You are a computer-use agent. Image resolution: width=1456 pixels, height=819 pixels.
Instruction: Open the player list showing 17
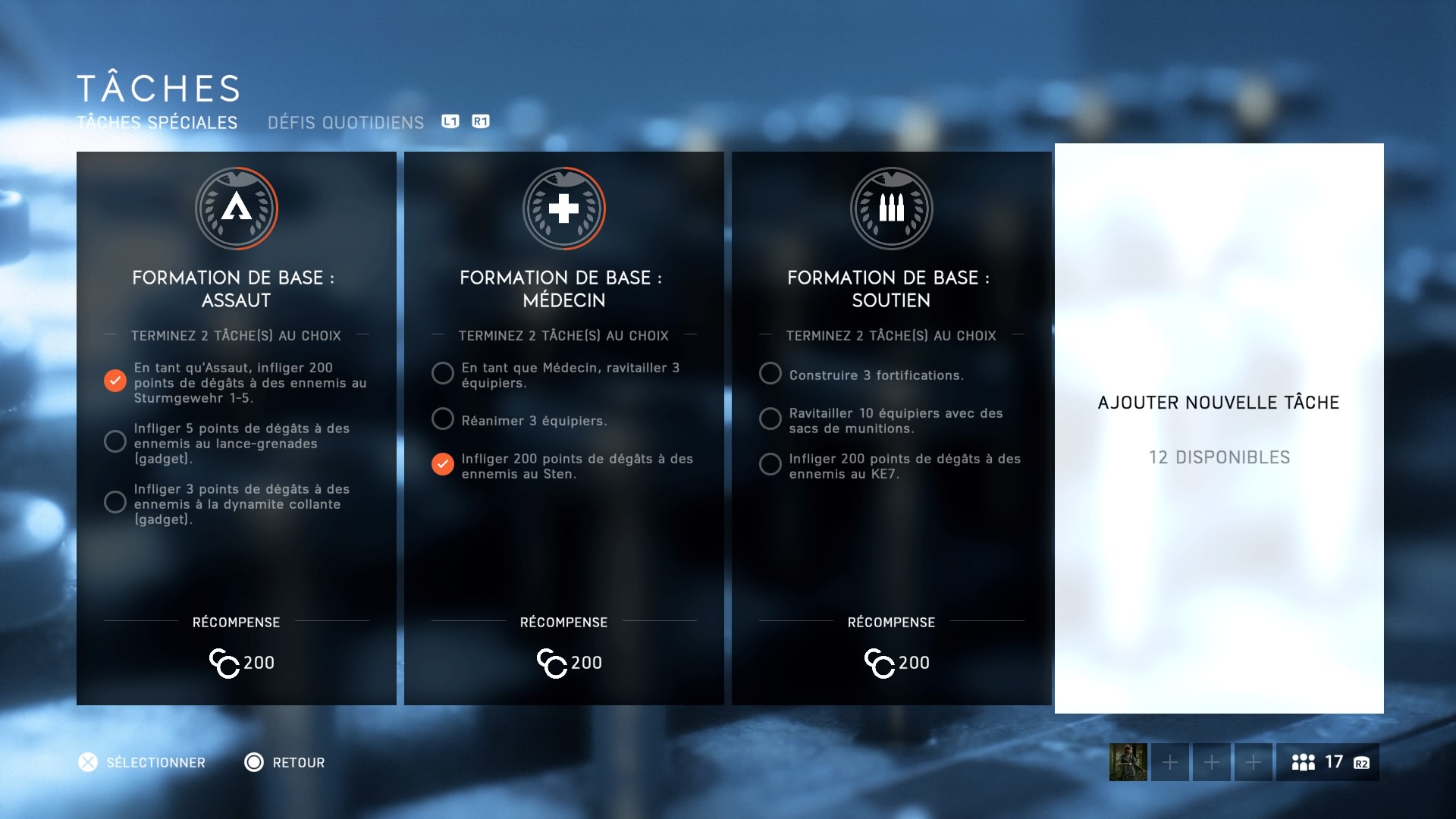pyautogui.click(x=1327, y=762)
